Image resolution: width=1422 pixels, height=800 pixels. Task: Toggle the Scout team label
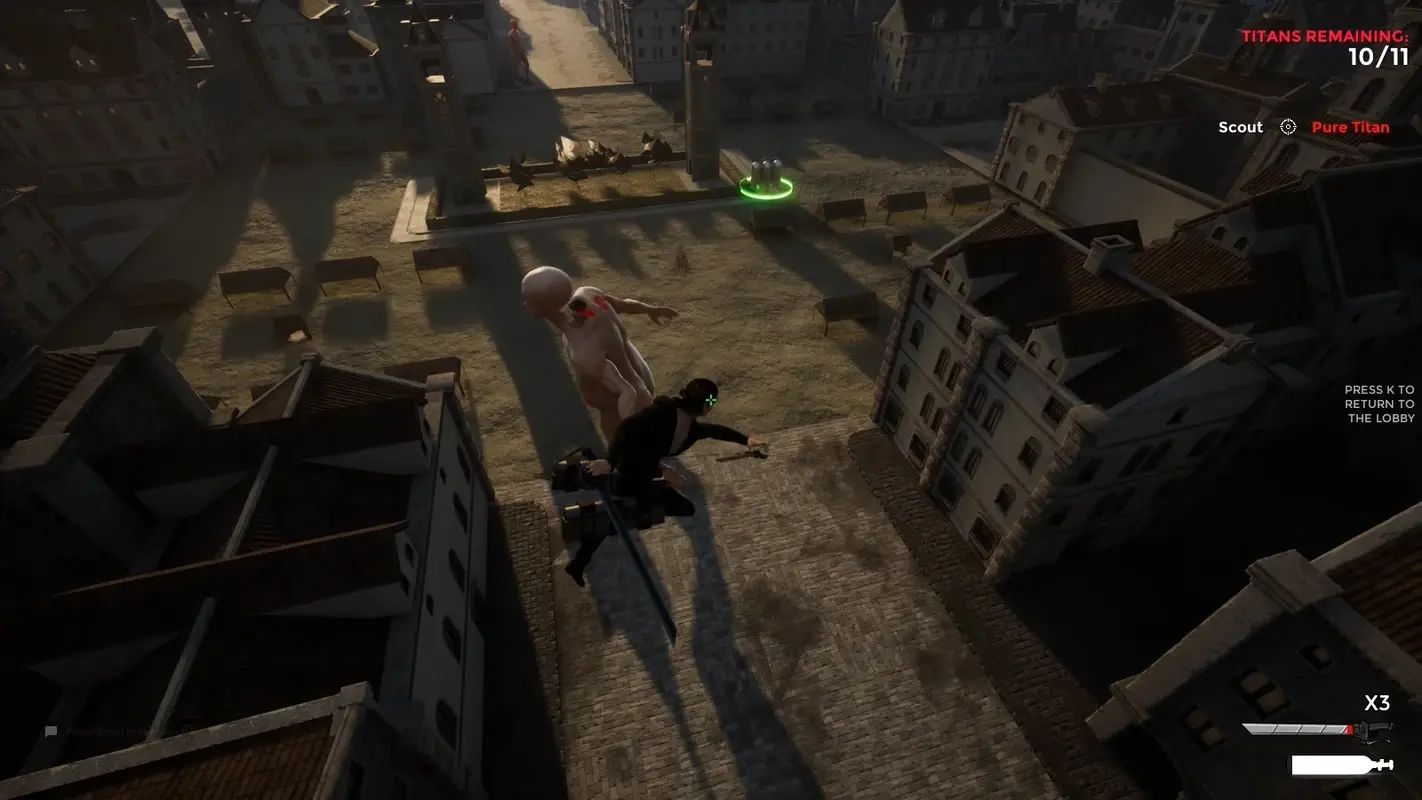tap(1240, 127)
